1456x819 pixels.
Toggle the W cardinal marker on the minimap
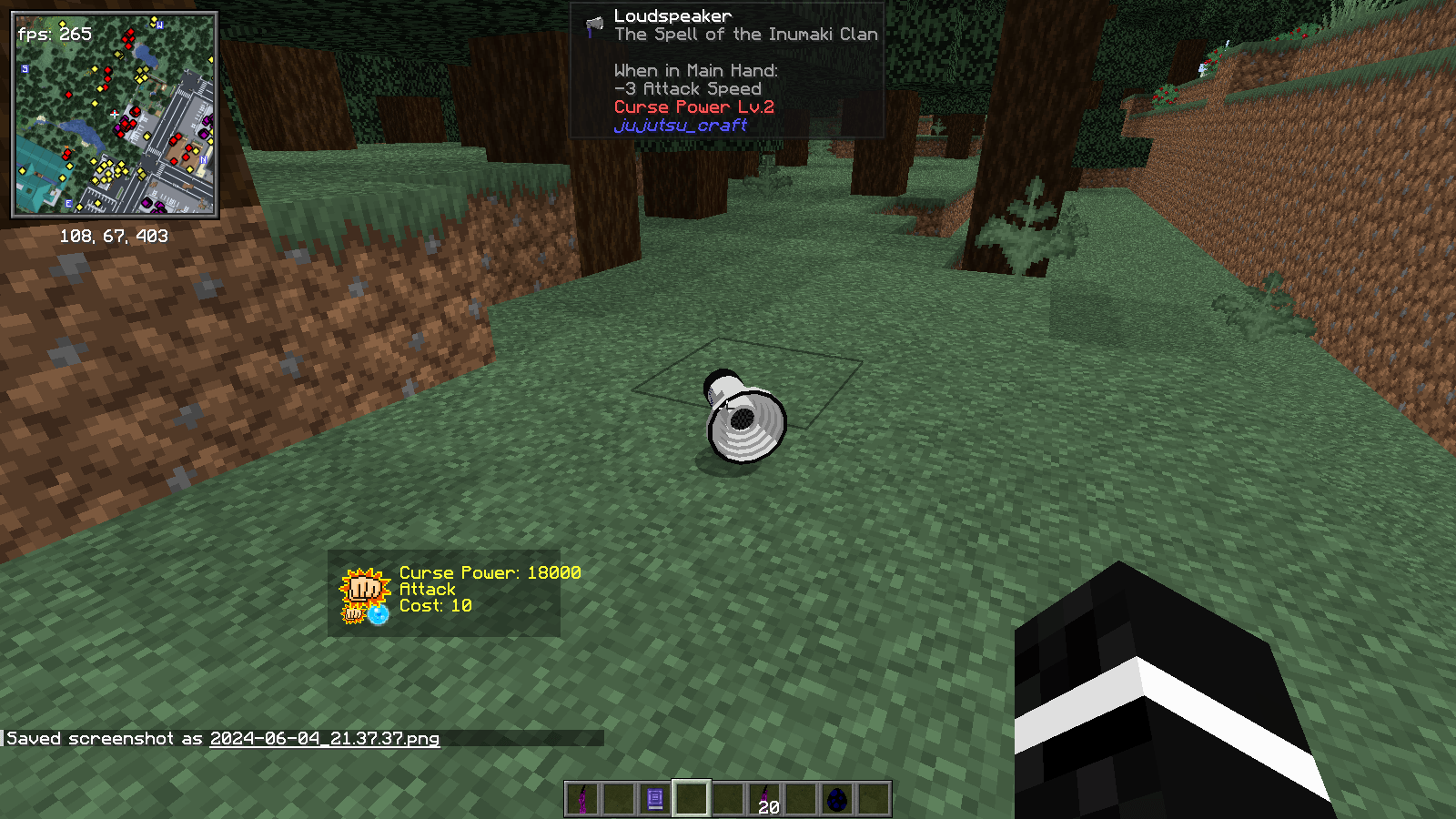point(159,25)
